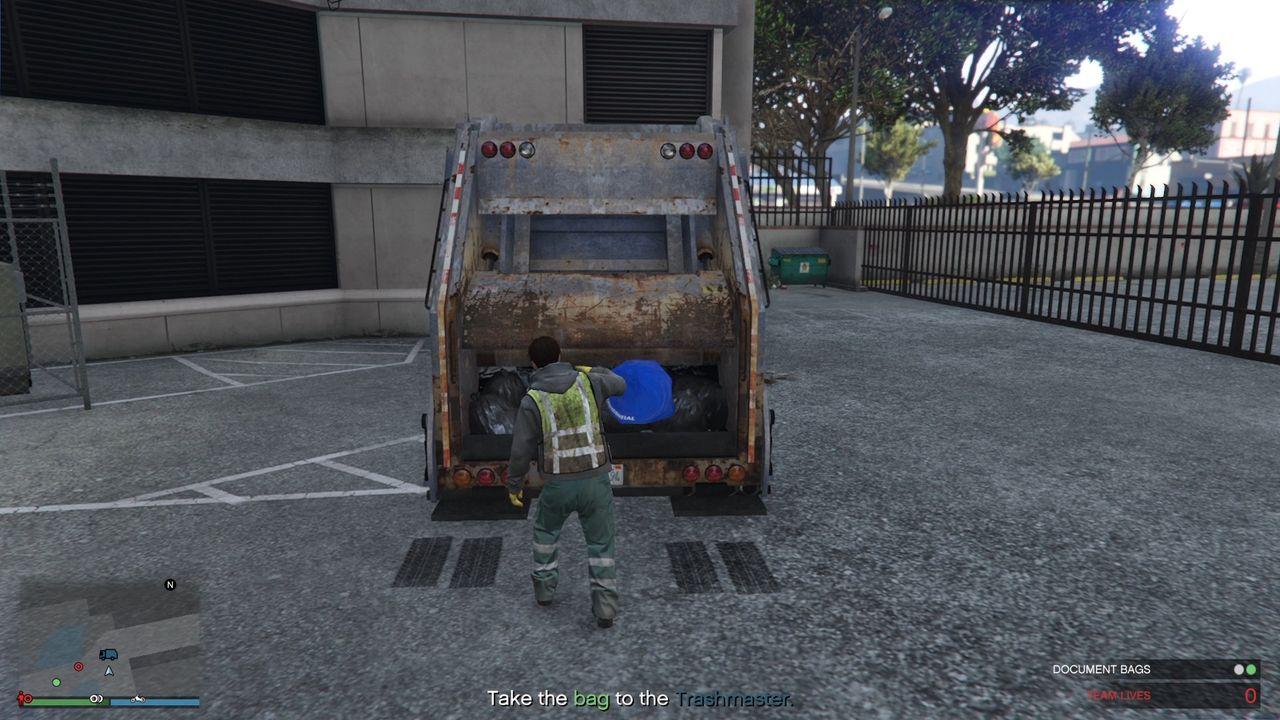Image resolution: width=1280 pixels, height=720 pixels.
Task: Click the green 'bag' text in the subtitle
Action: 593,699
